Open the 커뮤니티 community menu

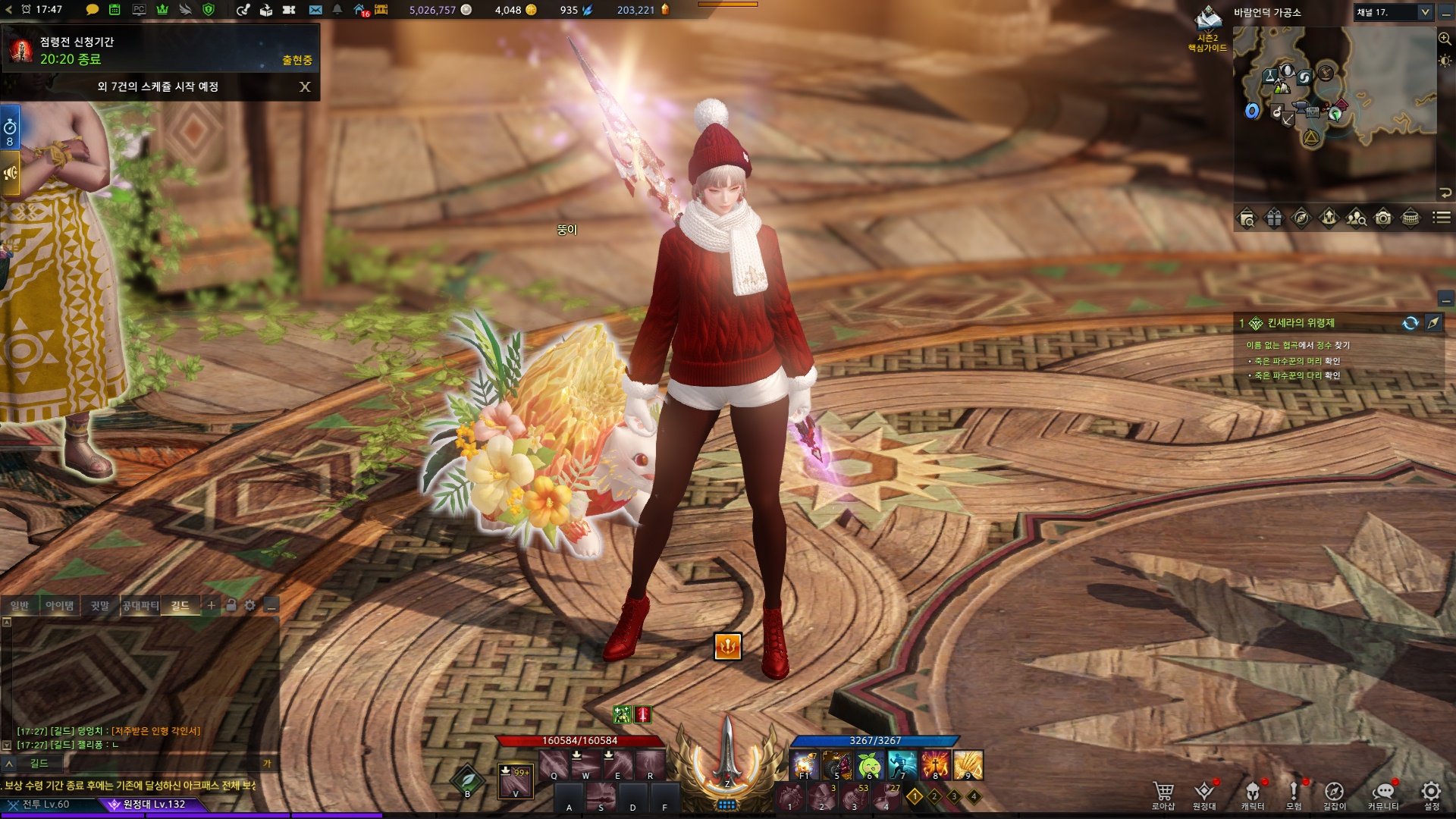click(x=1382, y=794)
